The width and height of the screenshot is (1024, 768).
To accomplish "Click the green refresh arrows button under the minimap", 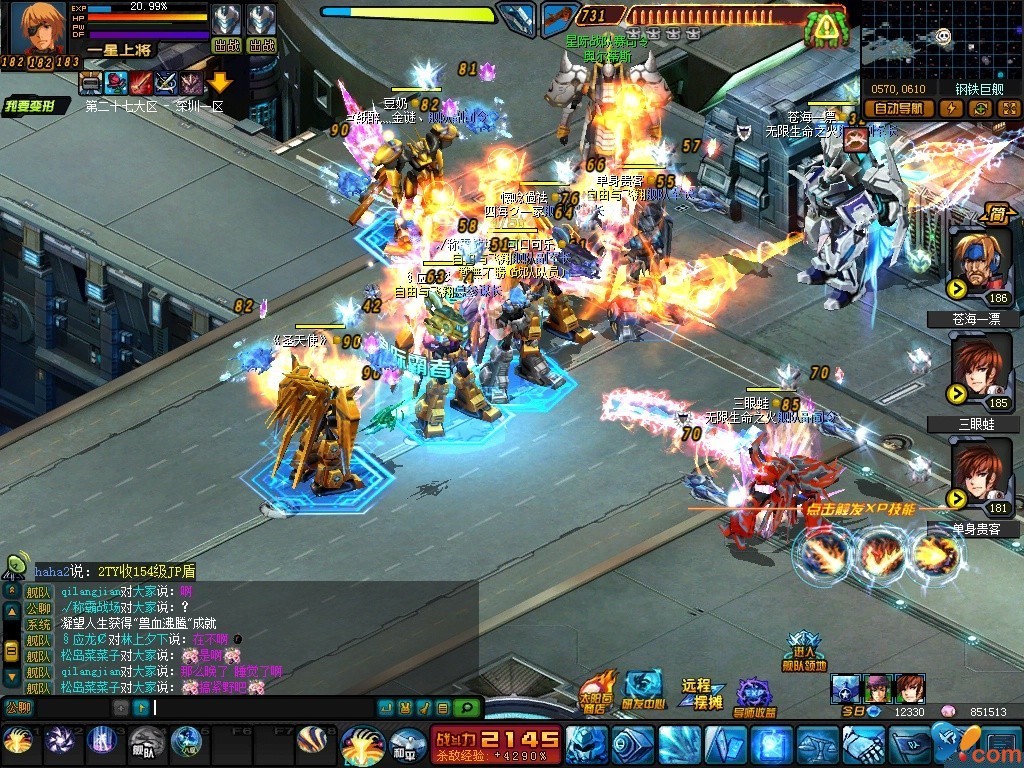I will pos(982,109).
